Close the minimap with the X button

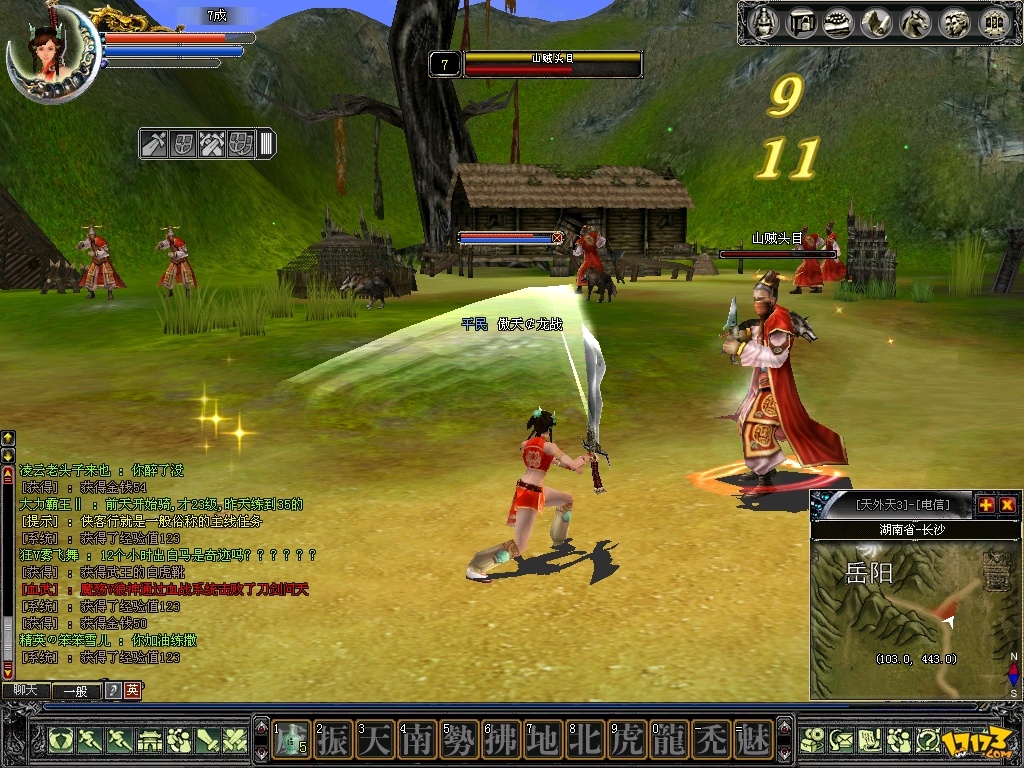point(1007,505)
